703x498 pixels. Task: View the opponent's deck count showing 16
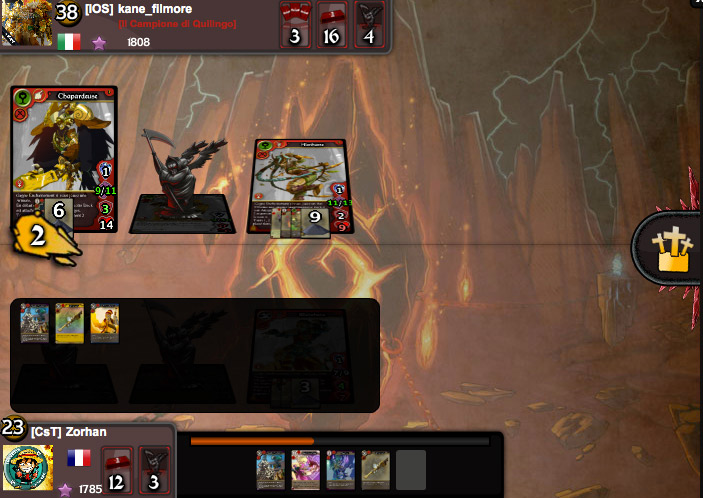point(333,24)
